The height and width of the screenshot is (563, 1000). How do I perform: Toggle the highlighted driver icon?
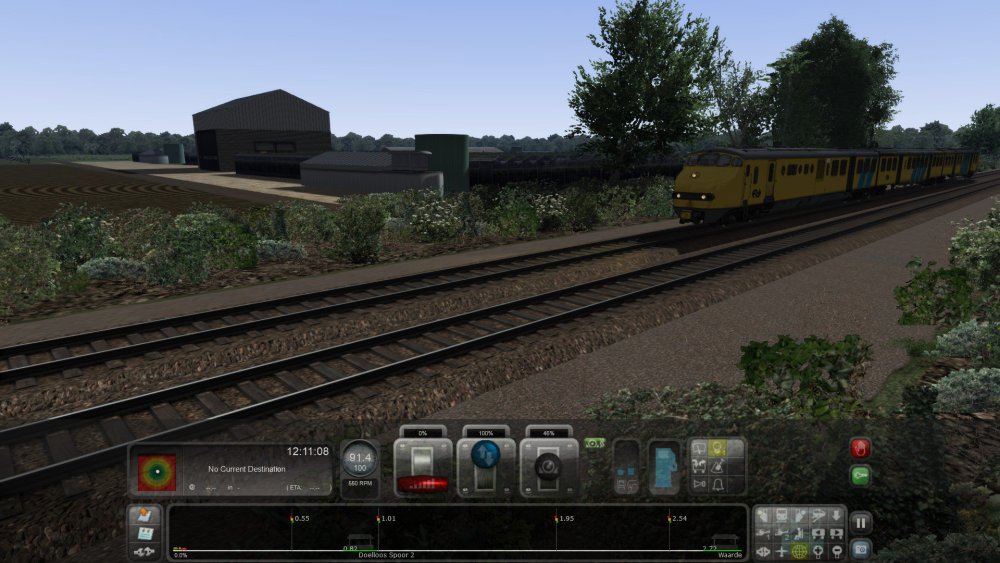(717, 449)
